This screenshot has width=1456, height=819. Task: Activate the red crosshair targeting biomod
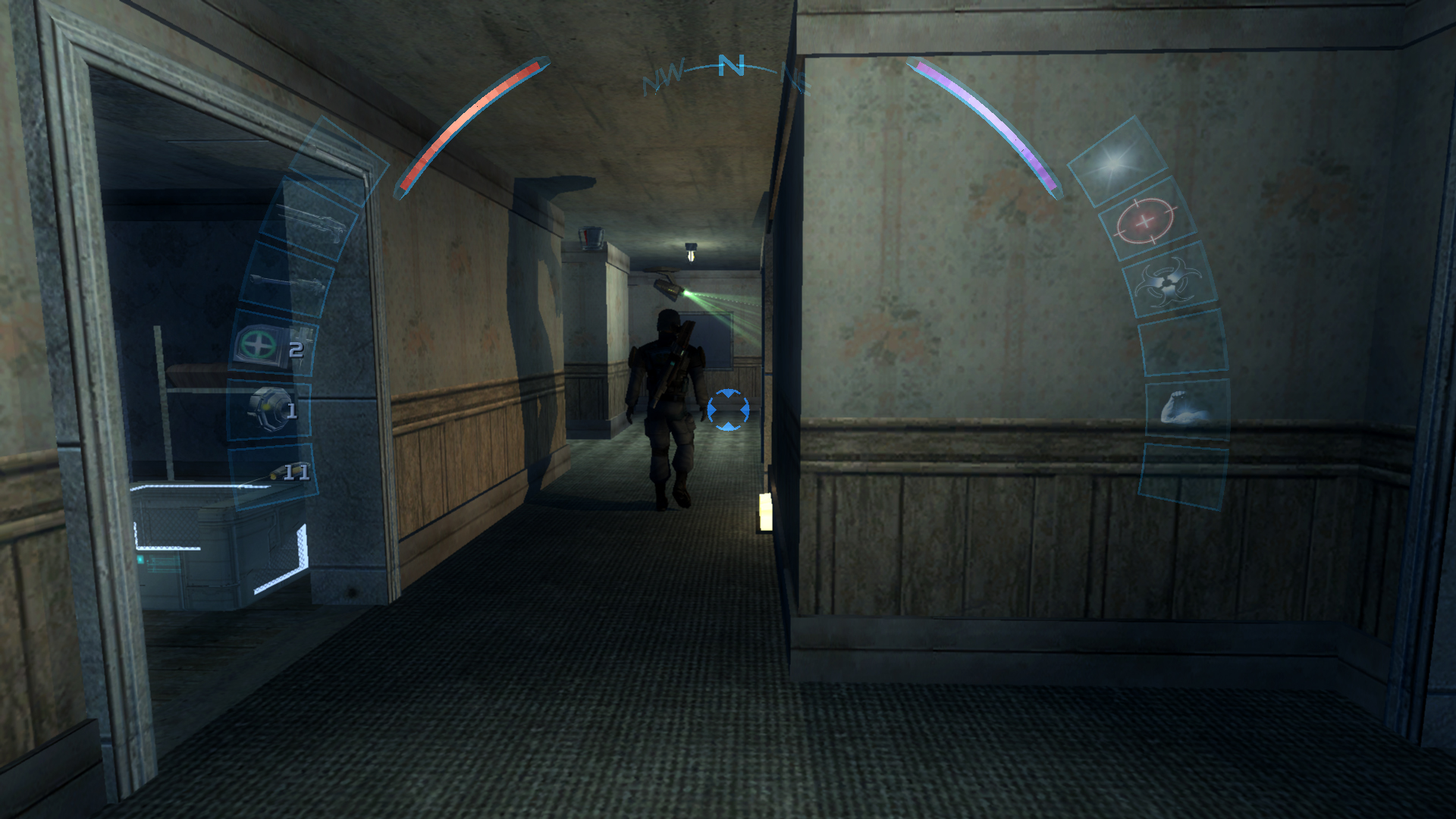pyautogui.click(x=1146, y=221)
